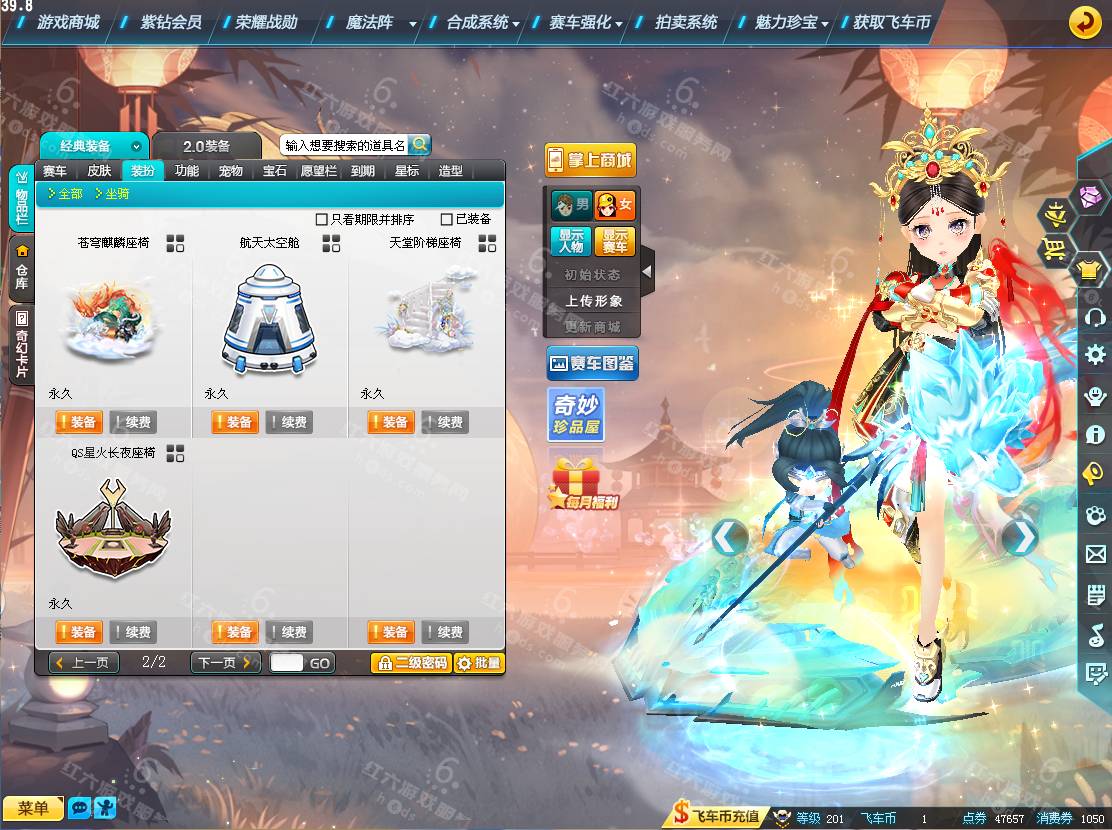Open the 赛车图鉴 car gallery
The width and height of the screenshot is (1112, 830).
(x=591, y=364)
